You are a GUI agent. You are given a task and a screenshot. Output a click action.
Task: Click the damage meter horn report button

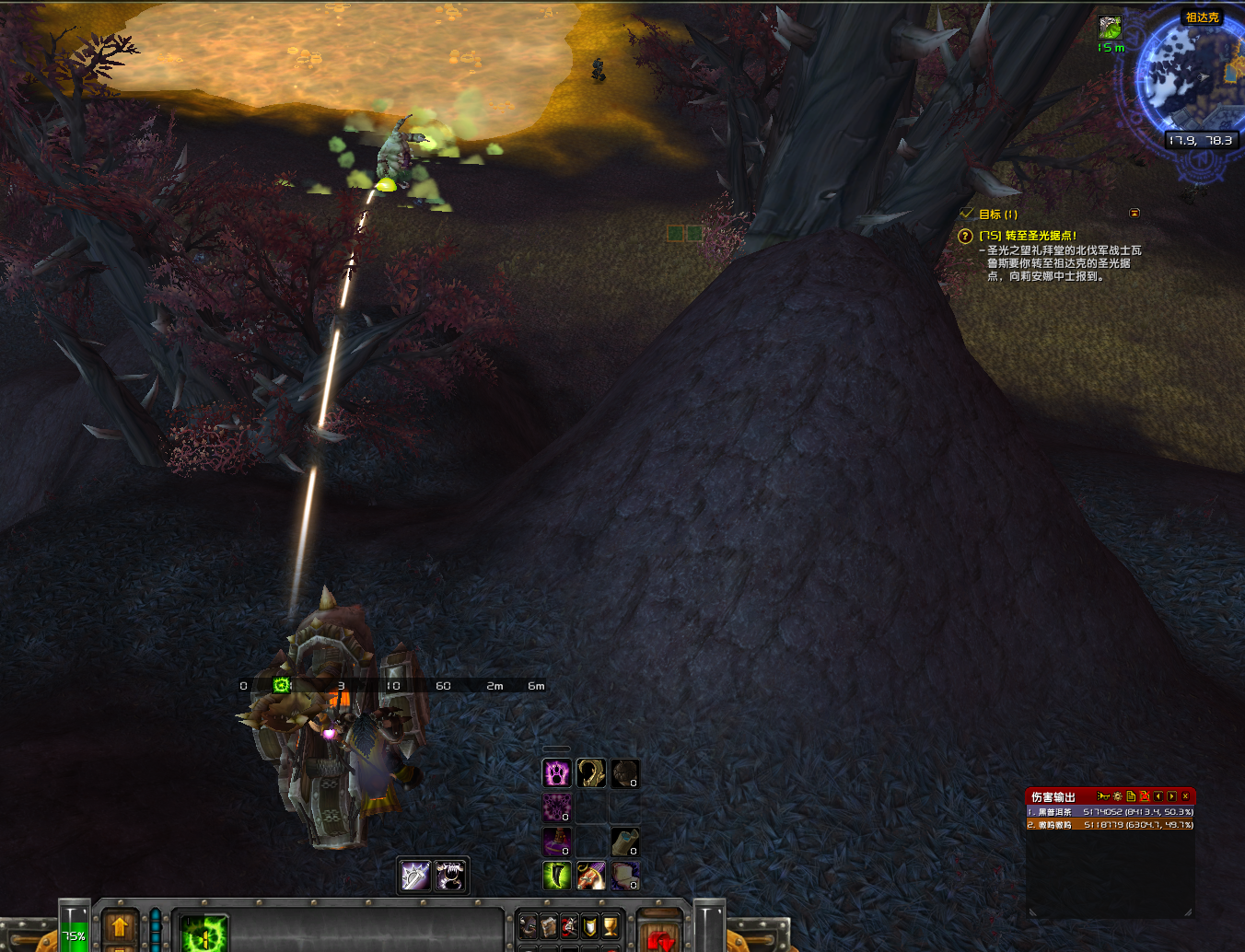tap(1102, 796)
